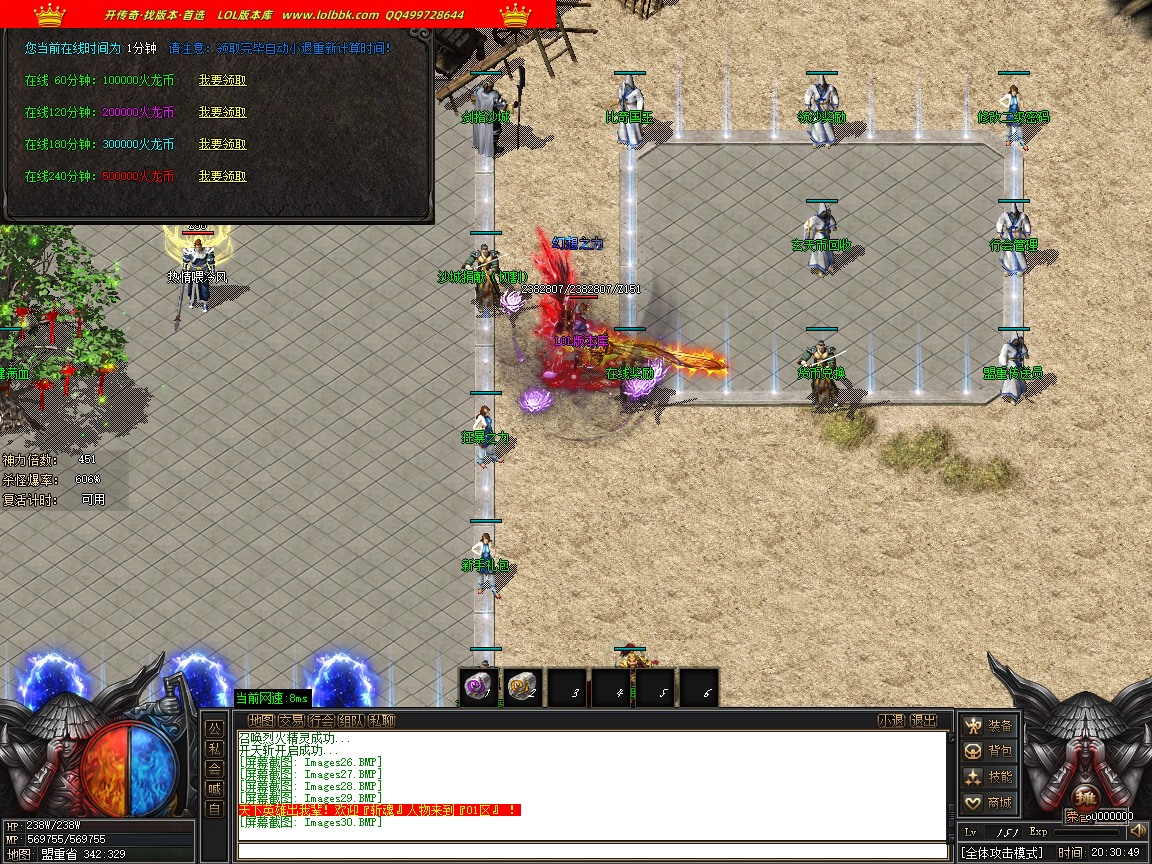Viewport: 1152px width, 864px height.
Task: Open the 装备 equipment panel
Action: click(989, 725)
